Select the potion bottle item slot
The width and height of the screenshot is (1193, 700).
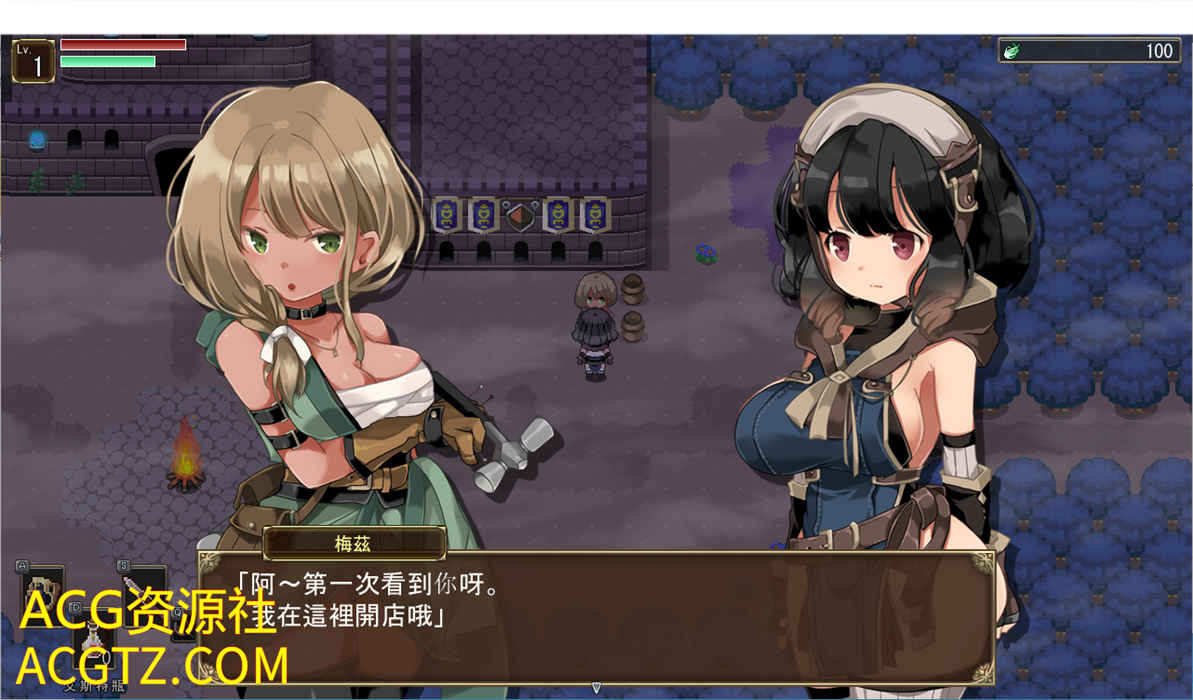93,638
